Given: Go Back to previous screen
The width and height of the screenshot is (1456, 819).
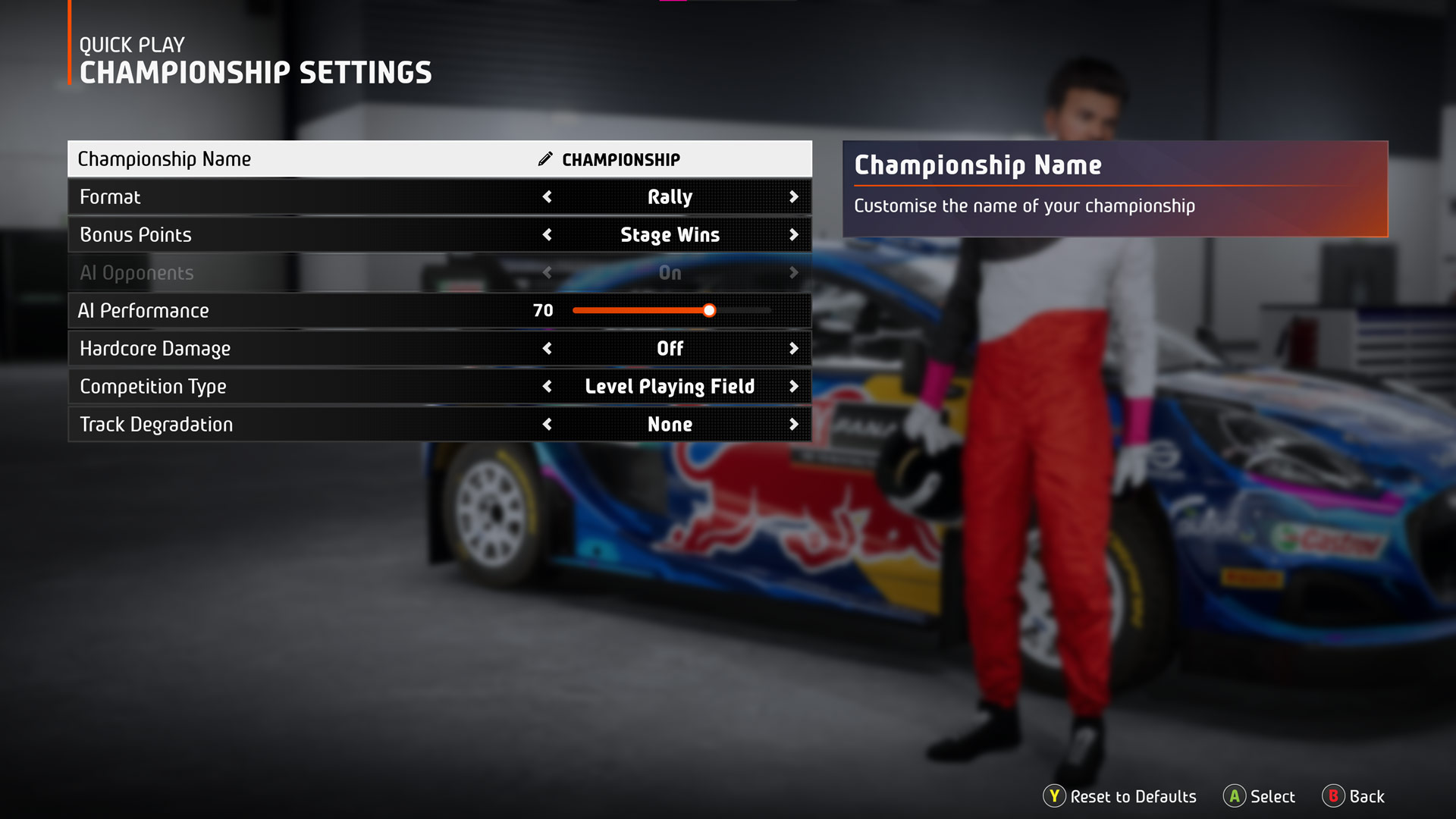Looking at the screenshot, I should pos(1354,796).
